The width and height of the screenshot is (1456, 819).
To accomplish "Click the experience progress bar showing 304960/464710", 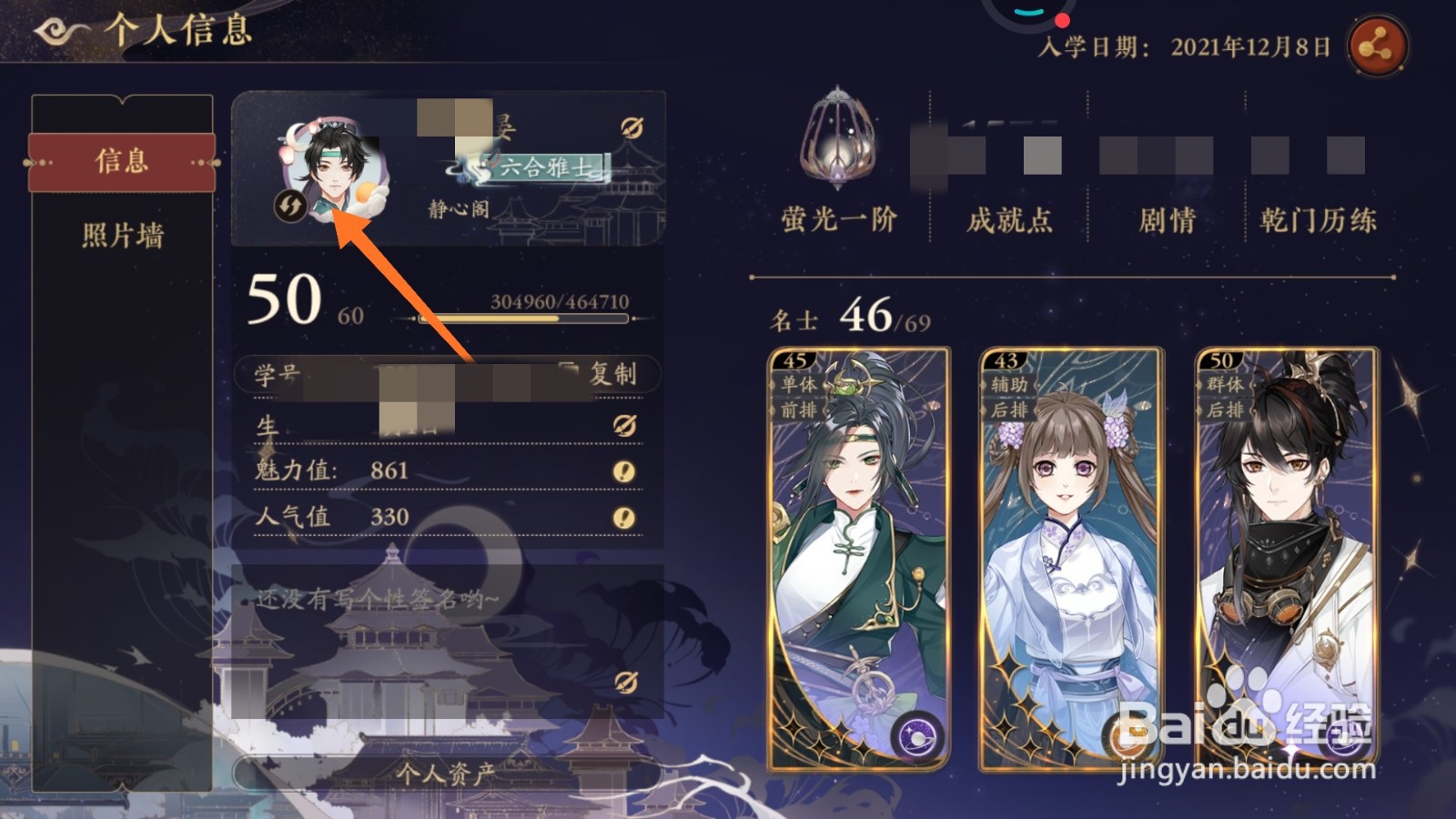I will pos(522,319).
